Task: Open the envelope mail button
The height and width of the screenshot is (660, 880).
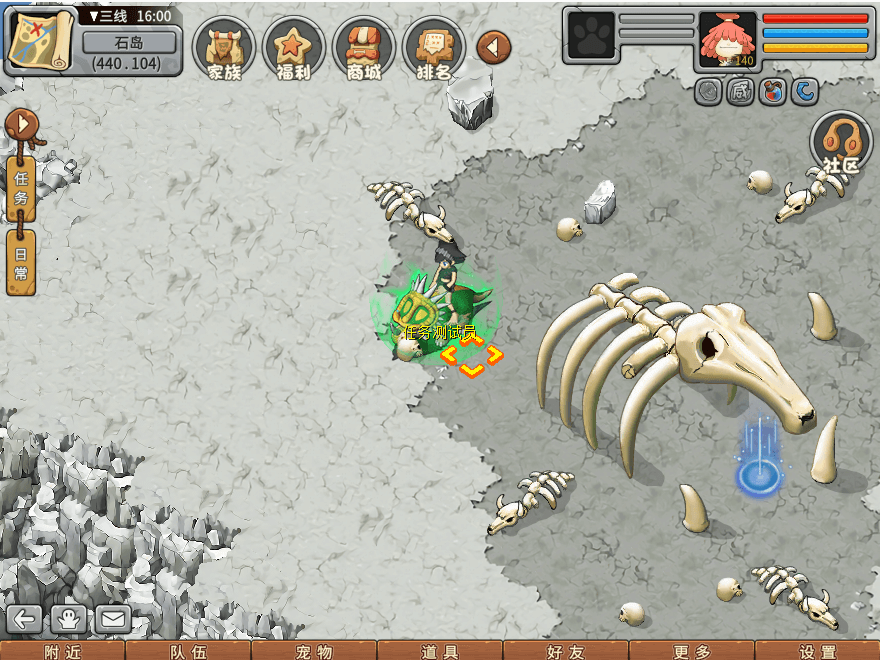Action: pyautogui.click(x=113, y=619)
